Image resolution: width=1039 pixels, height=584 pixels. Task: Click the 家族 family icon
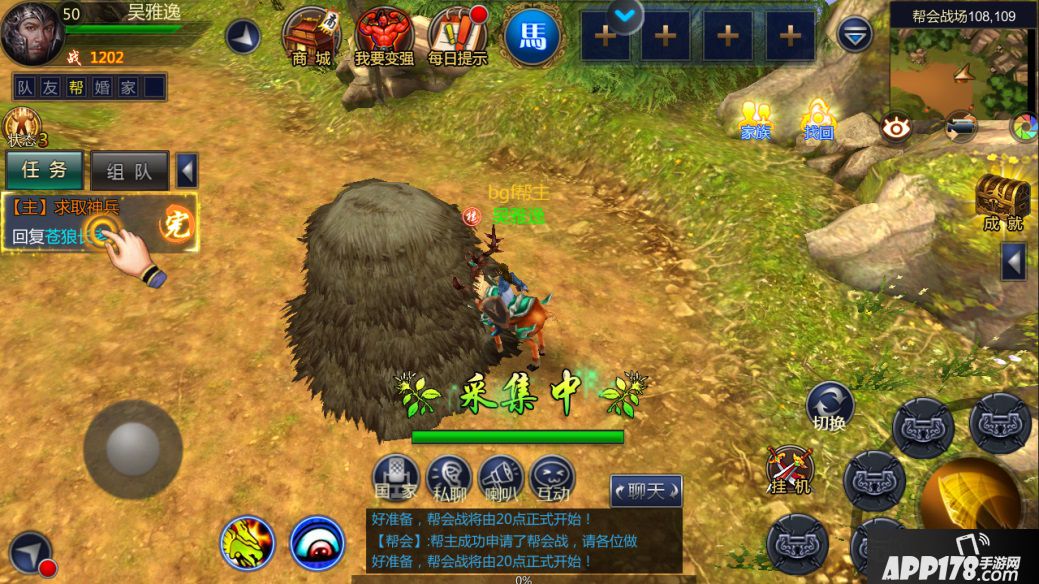coord(755,120)
